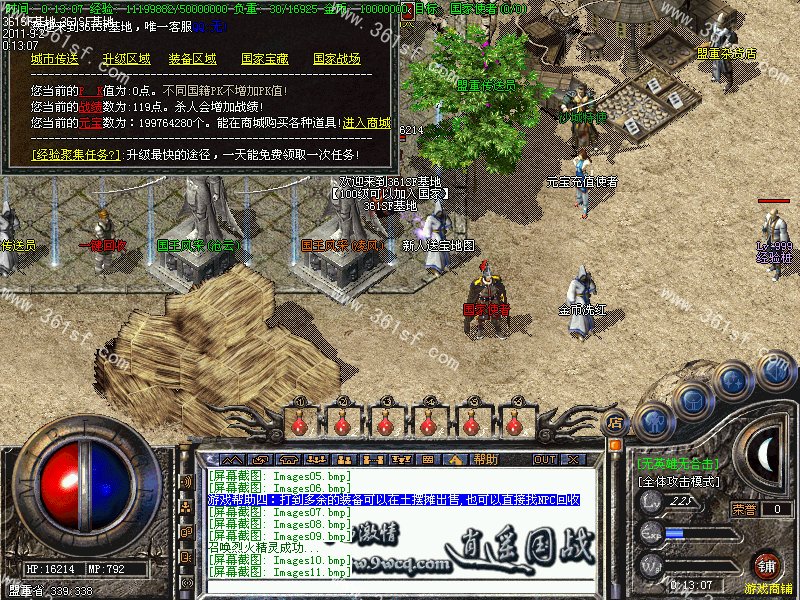Open the 游戏商铺 game shop button
The image size is (800, 600).
768,566
